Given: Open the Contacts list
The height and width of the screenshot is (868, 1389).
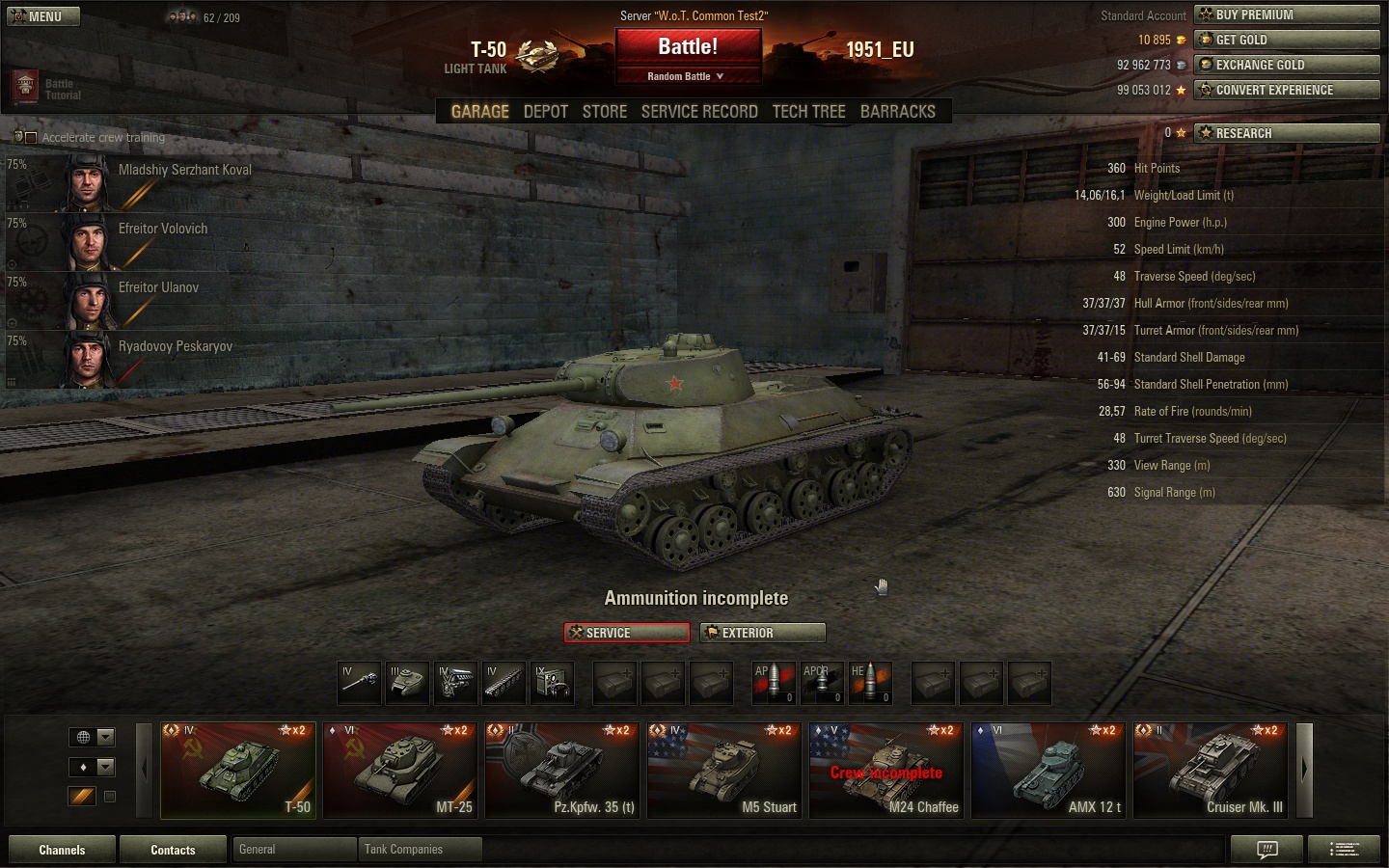Looking at the screenshot, I should click(x=173, y=850).
